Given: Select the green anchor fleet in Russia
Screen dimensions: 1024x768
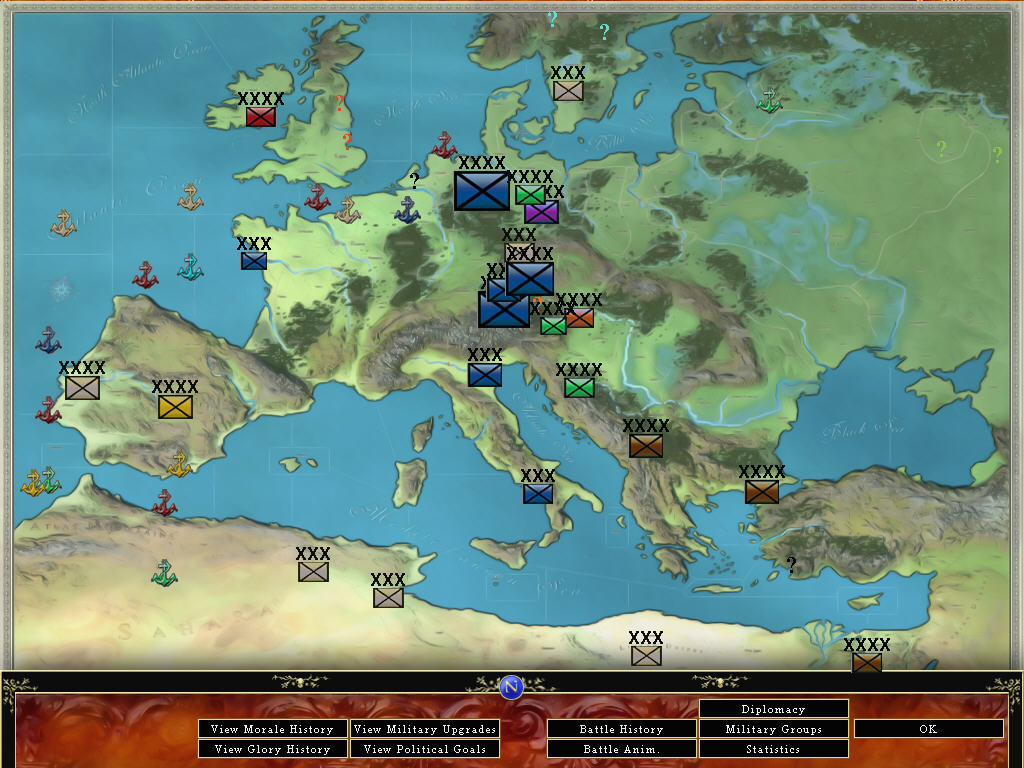Looking at the screenshot, I should (768, 100).
